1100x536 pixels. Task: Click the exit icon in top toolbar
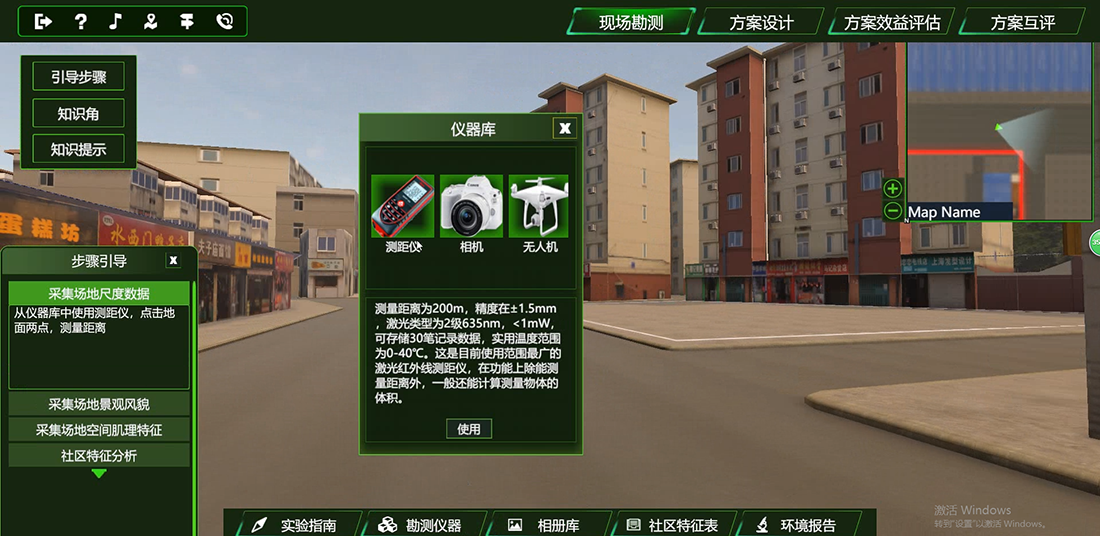tap(44, 21)
